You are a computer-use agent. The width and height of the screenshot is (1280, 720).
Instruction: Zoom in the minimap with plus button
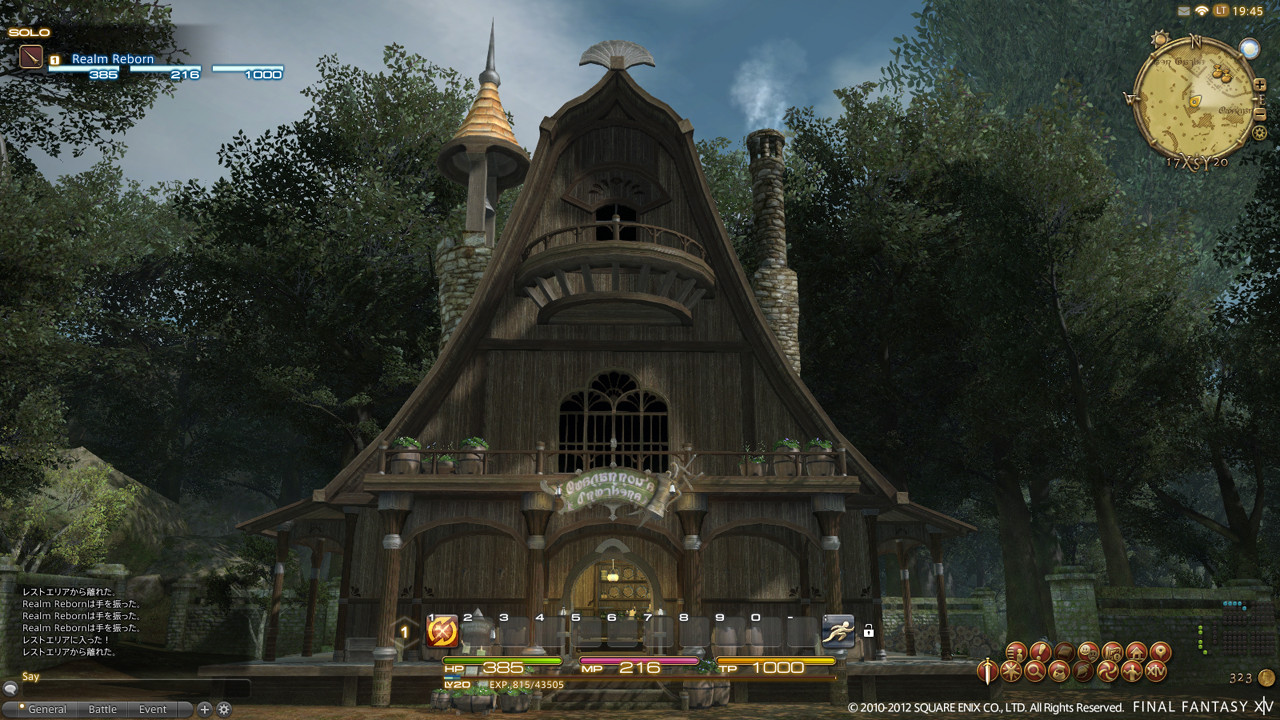click(x=1259, y=86)
